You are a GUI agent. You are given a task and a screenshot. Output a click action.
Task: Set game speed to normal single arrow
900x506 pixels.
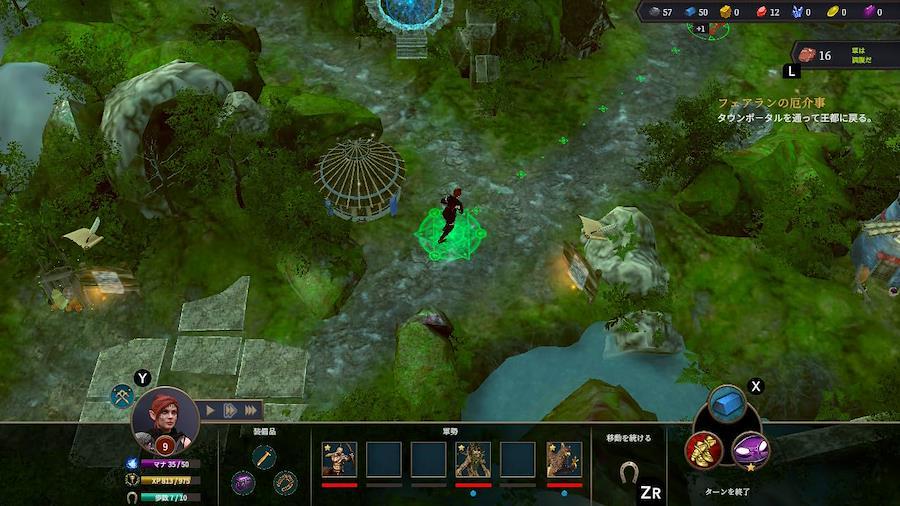click(211, 410)
